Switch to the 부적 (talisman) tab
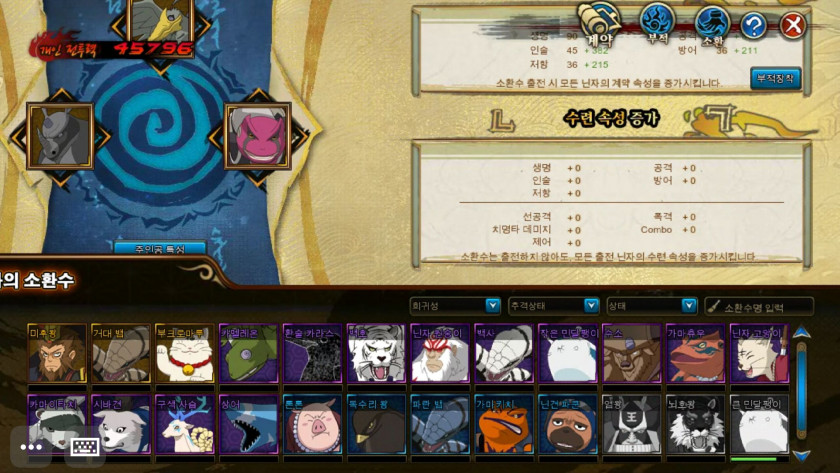This screenshot has width=840, height=473. coord(657,22)
